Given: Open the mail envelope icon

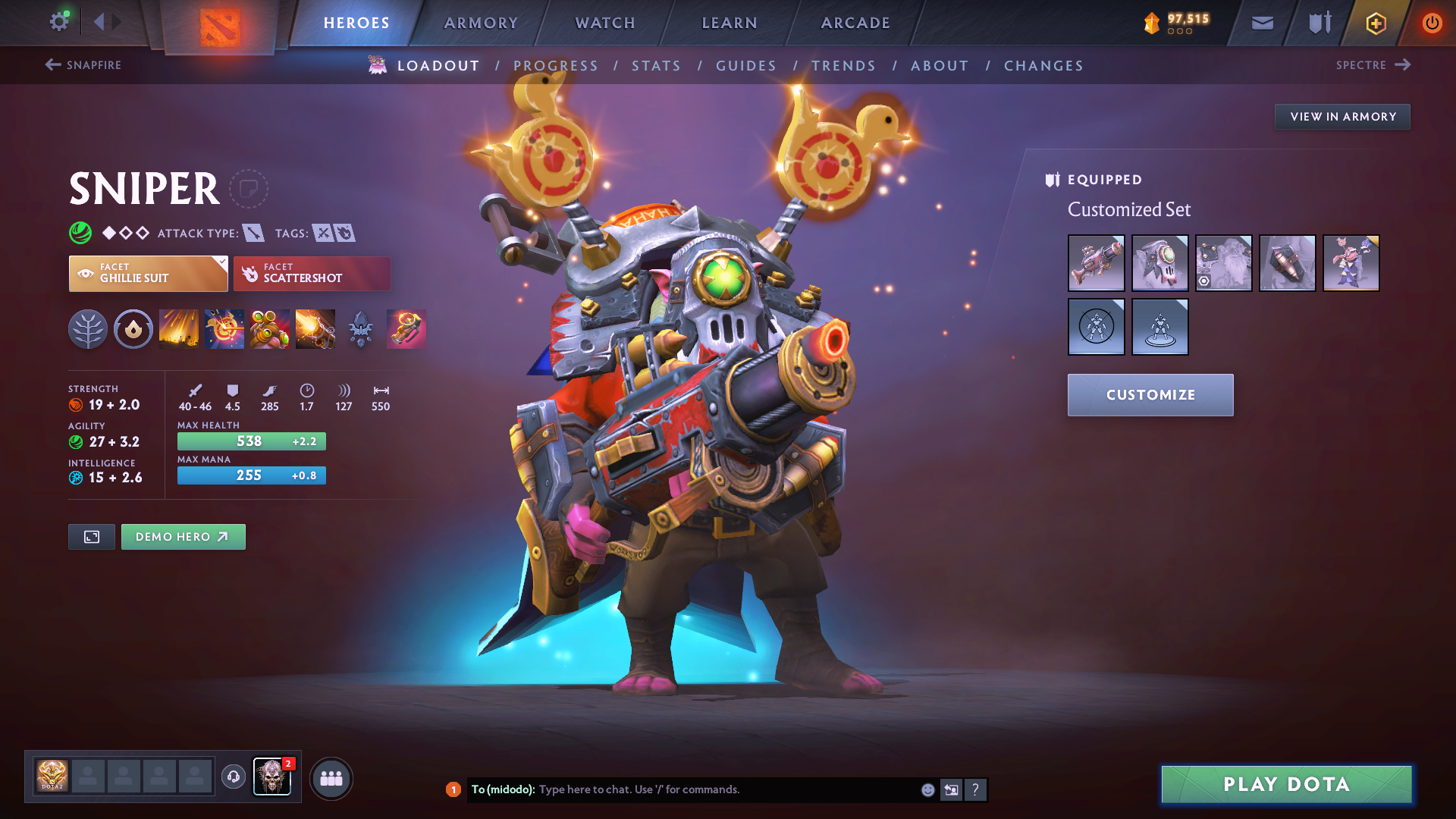Looking at the screenshot, I should click(1262, 24).
